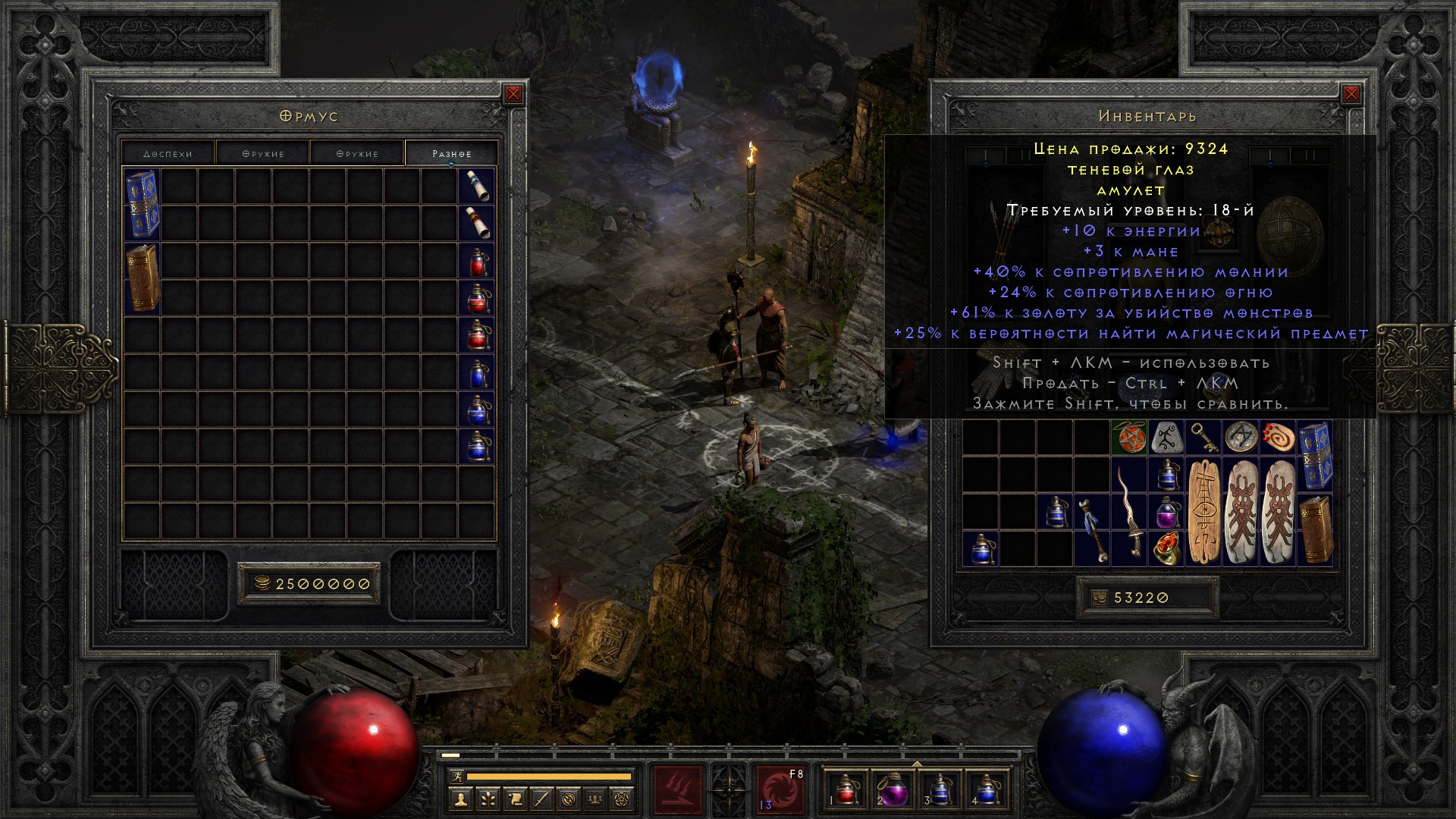Viewport: 1456px width, 819px height.
Task: Use the purple rejuvenation potion in belt slot 2
Action: 893,790
